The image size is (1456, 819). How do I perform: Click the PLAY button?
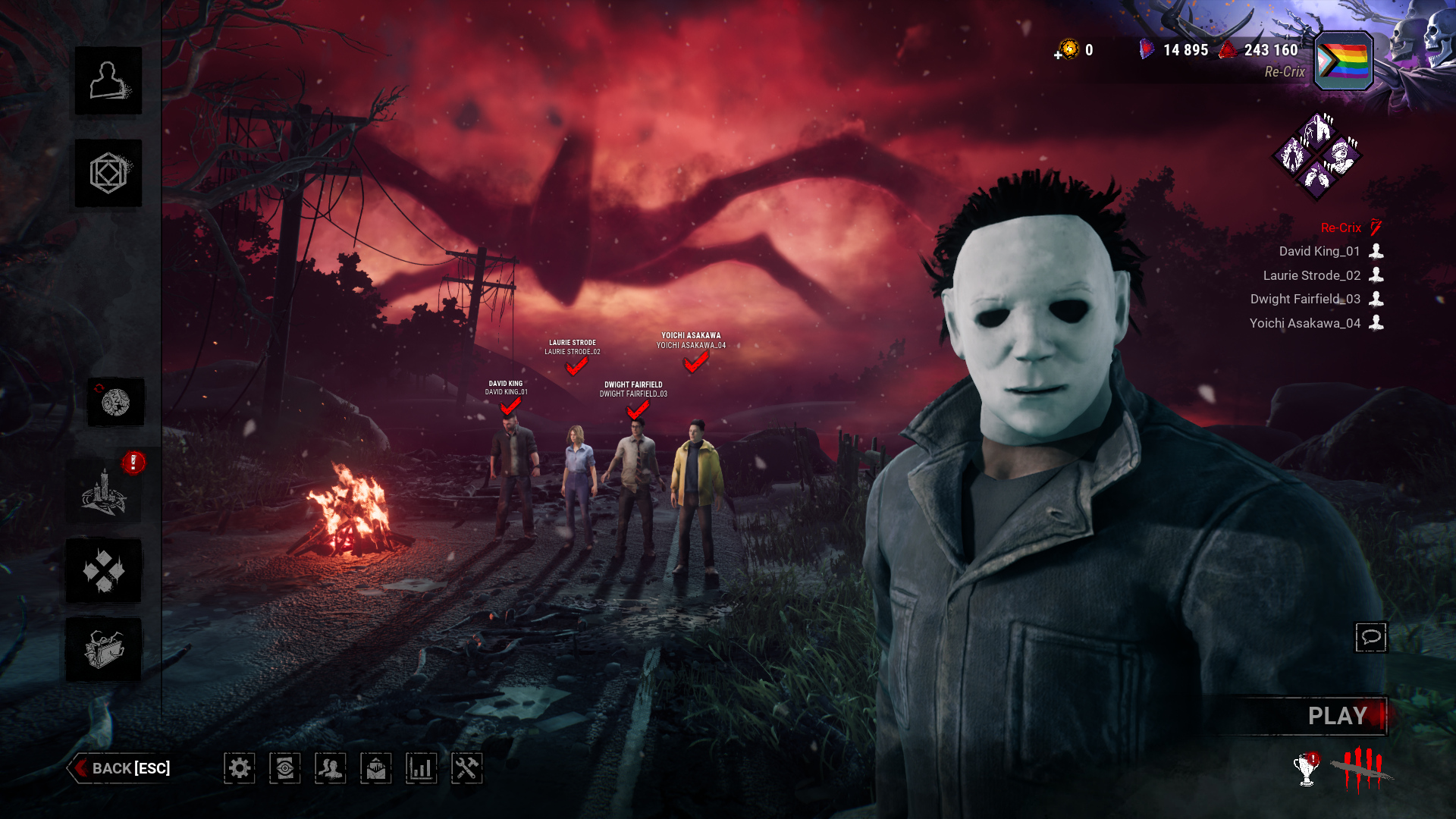click(1336, 716)
